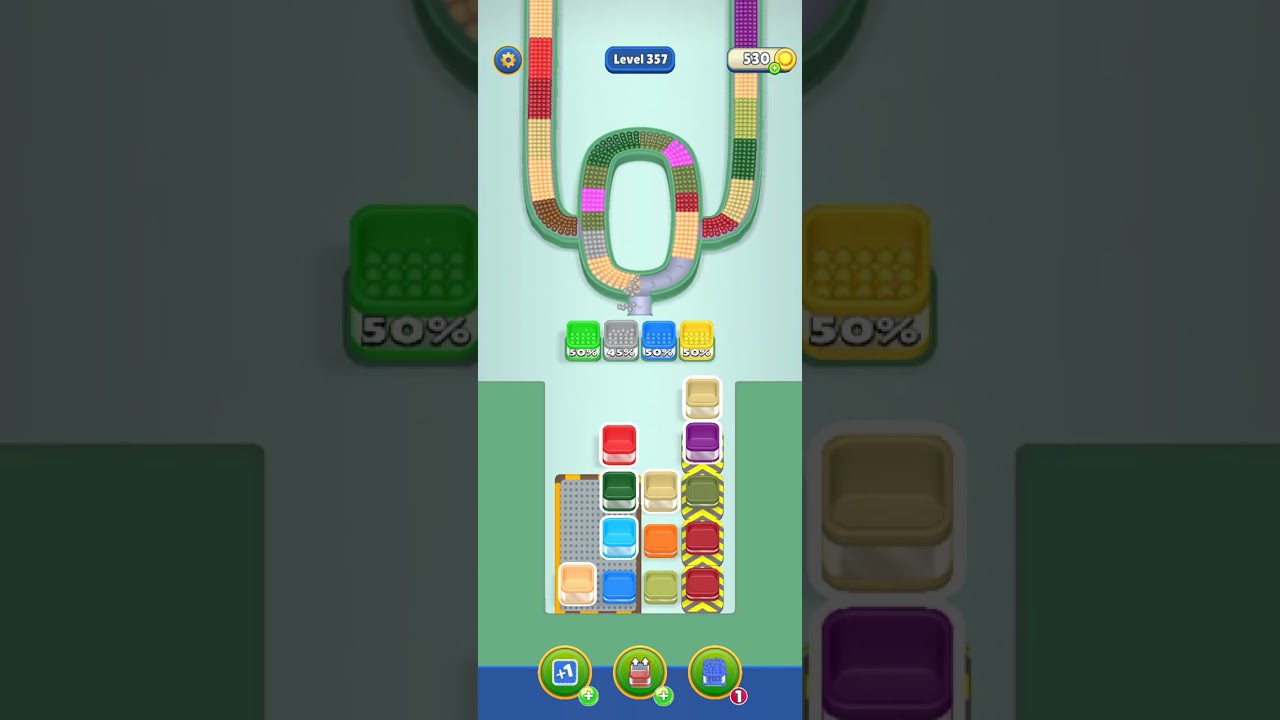Viewport: 1280px width, 720px height.
Task: Select the dark green seat on the grid
Action: point(618,488)
